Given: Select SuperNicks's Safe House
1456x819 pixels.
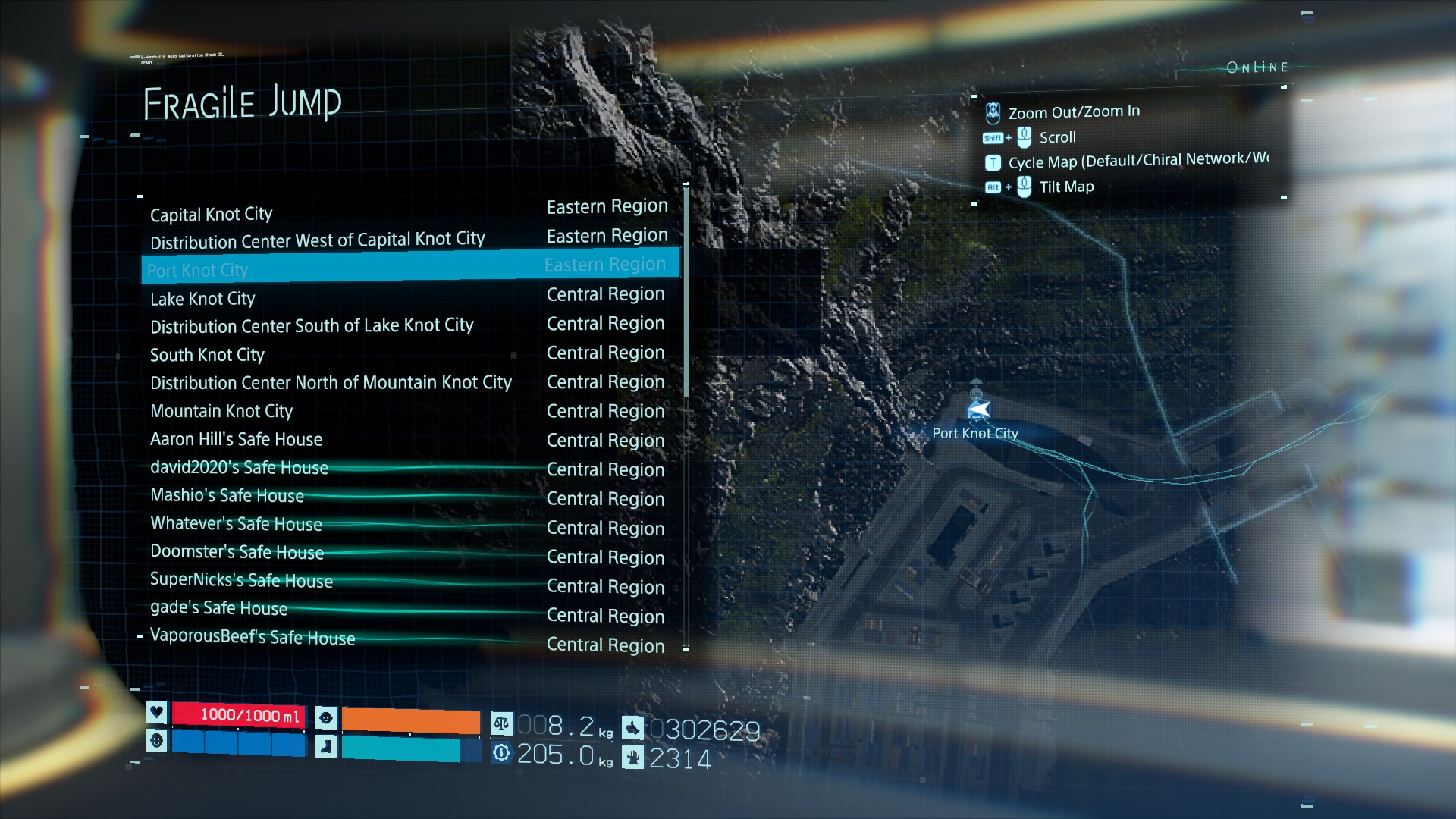Looking at the screenshot, I should (x=241, y=580).
